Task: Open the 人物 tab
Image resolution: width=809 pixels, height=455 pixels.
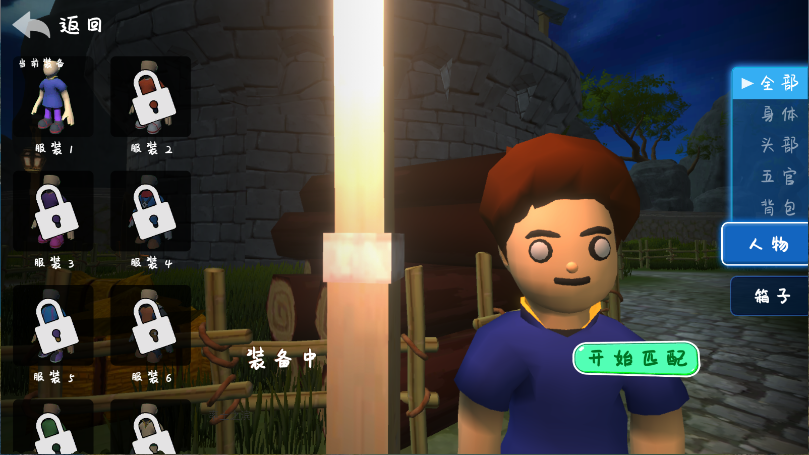Action: click(x=765, y=244)
